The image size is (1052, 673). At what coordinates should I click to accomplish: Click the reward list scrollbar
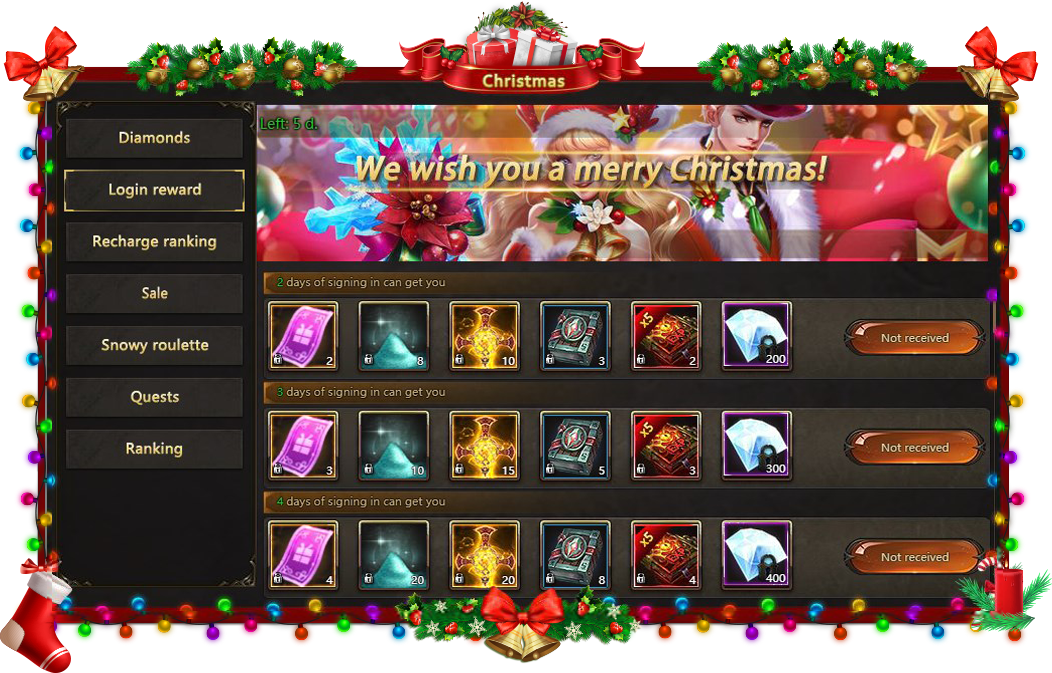point(993,330)
